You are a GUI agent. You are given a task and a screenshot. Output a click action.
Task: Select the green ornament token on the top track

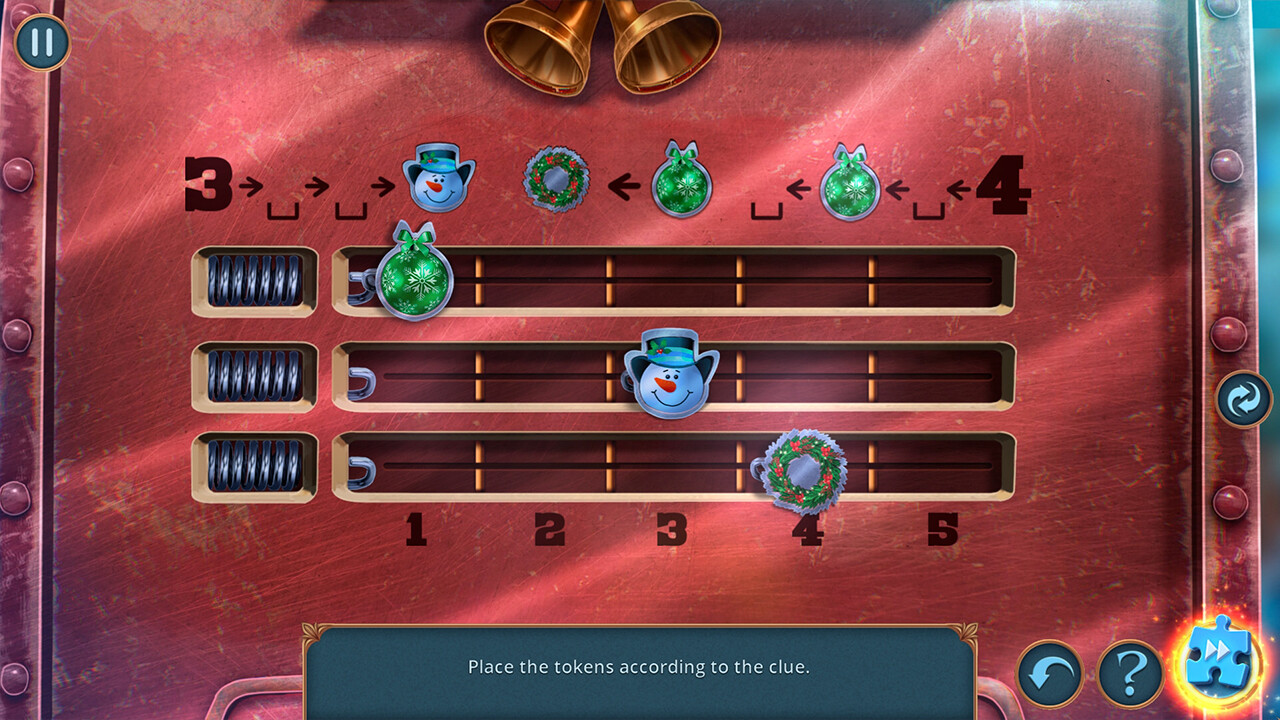414,277
